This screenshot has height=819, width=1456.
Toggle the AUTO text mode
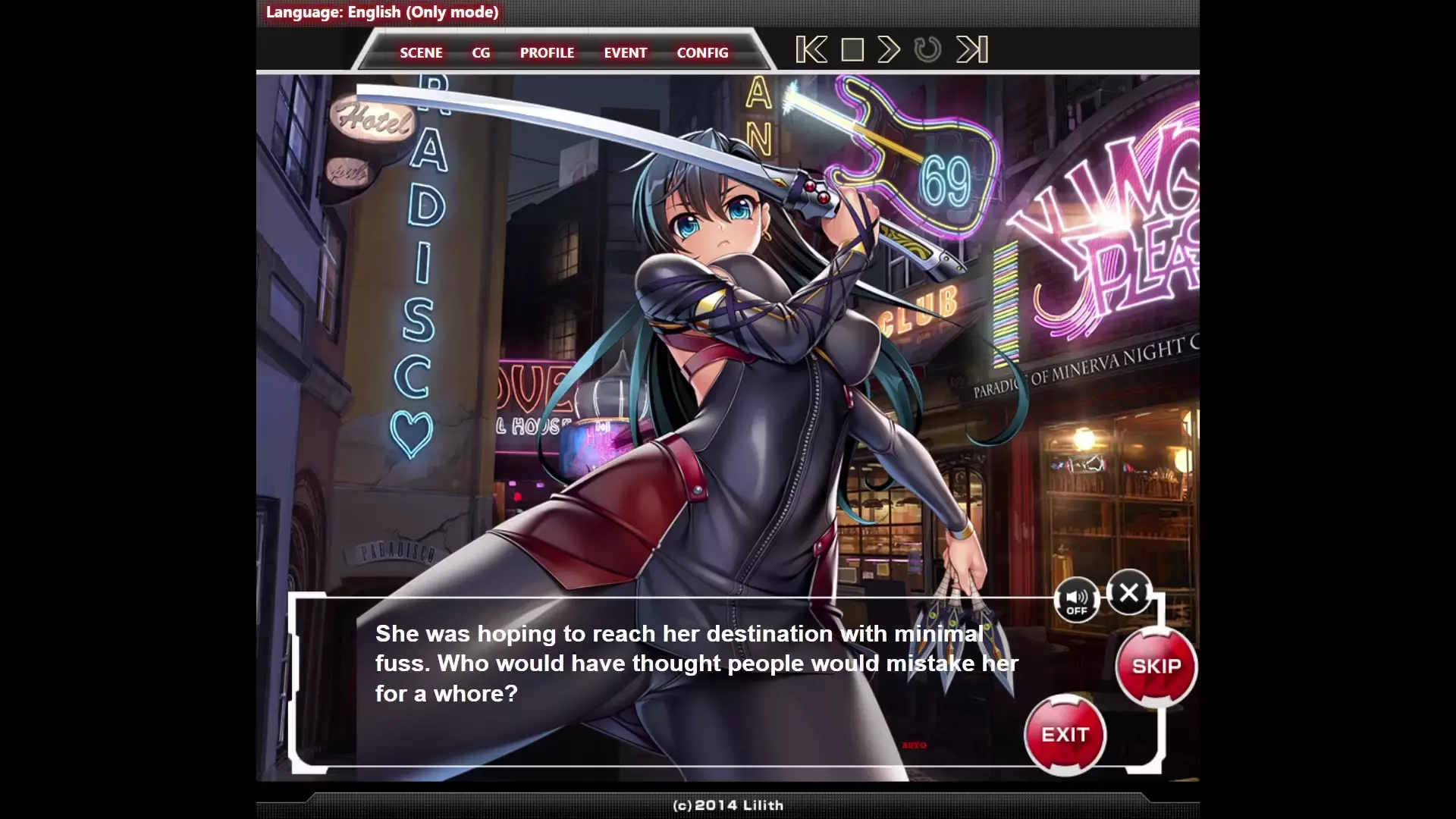pyautogui.click(x=915, y=745)
